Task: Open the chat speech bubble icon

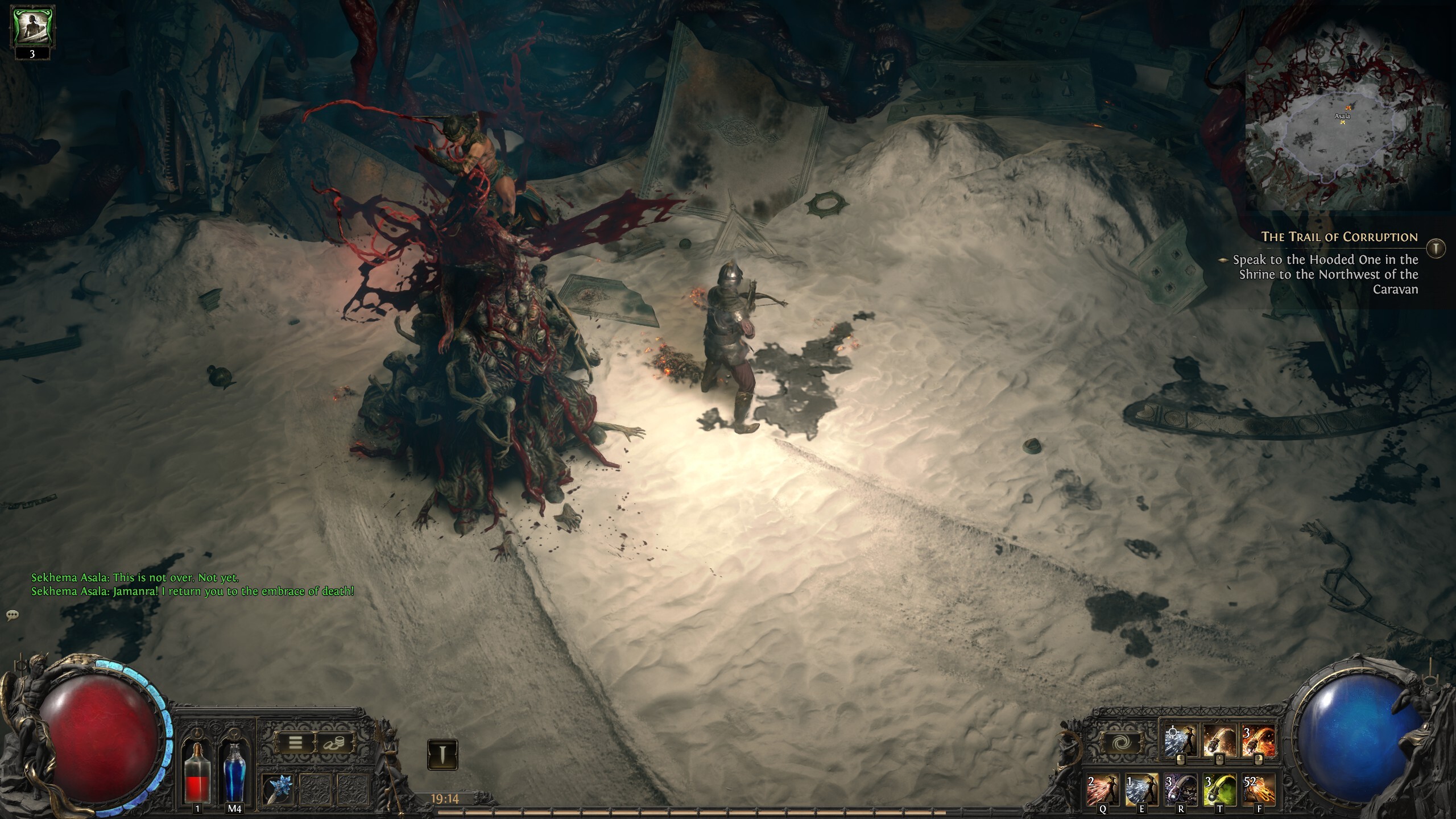Action: [x=12, y=615]
